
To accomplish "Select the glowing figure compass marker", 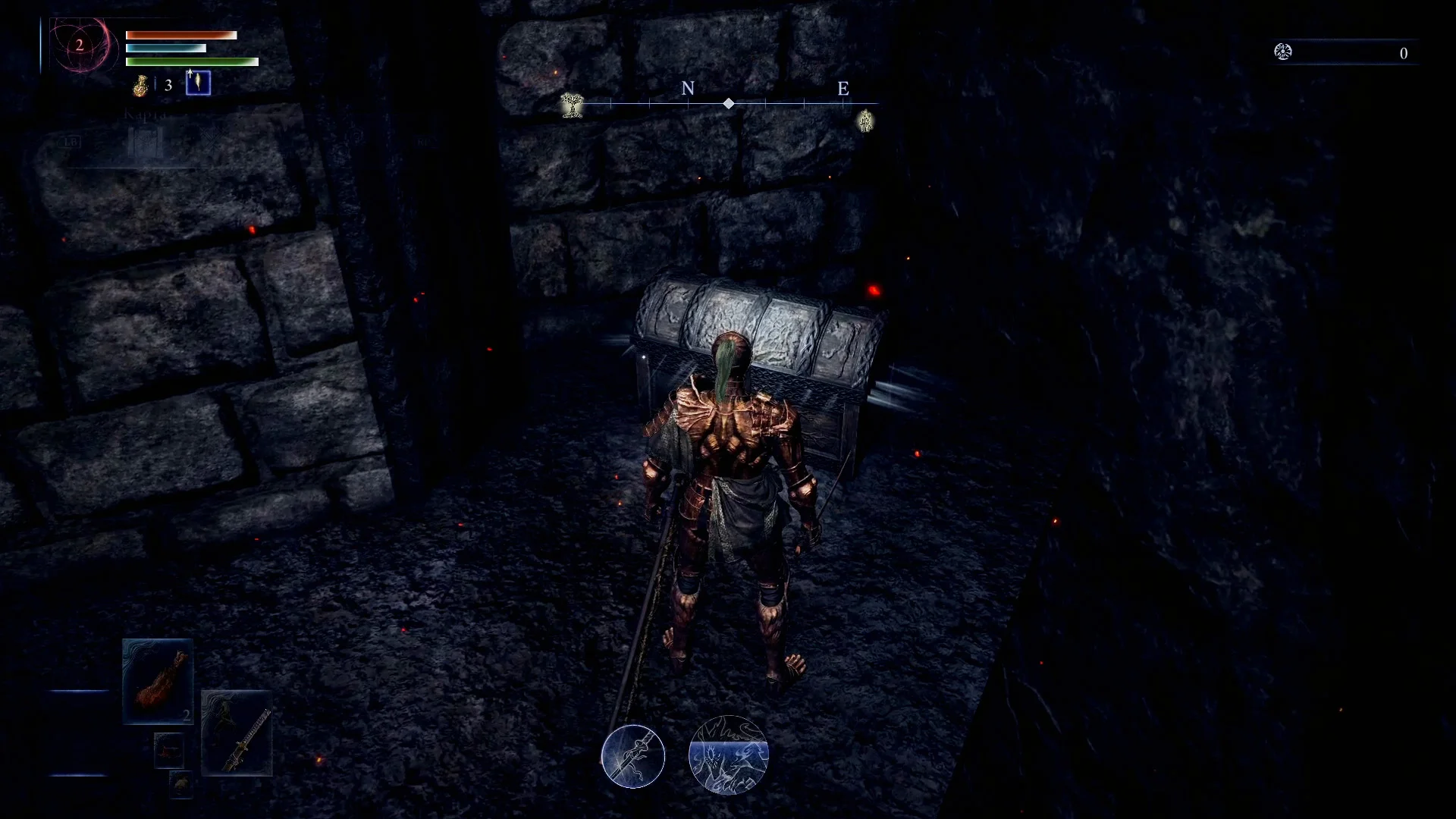I will pos(865,120).
